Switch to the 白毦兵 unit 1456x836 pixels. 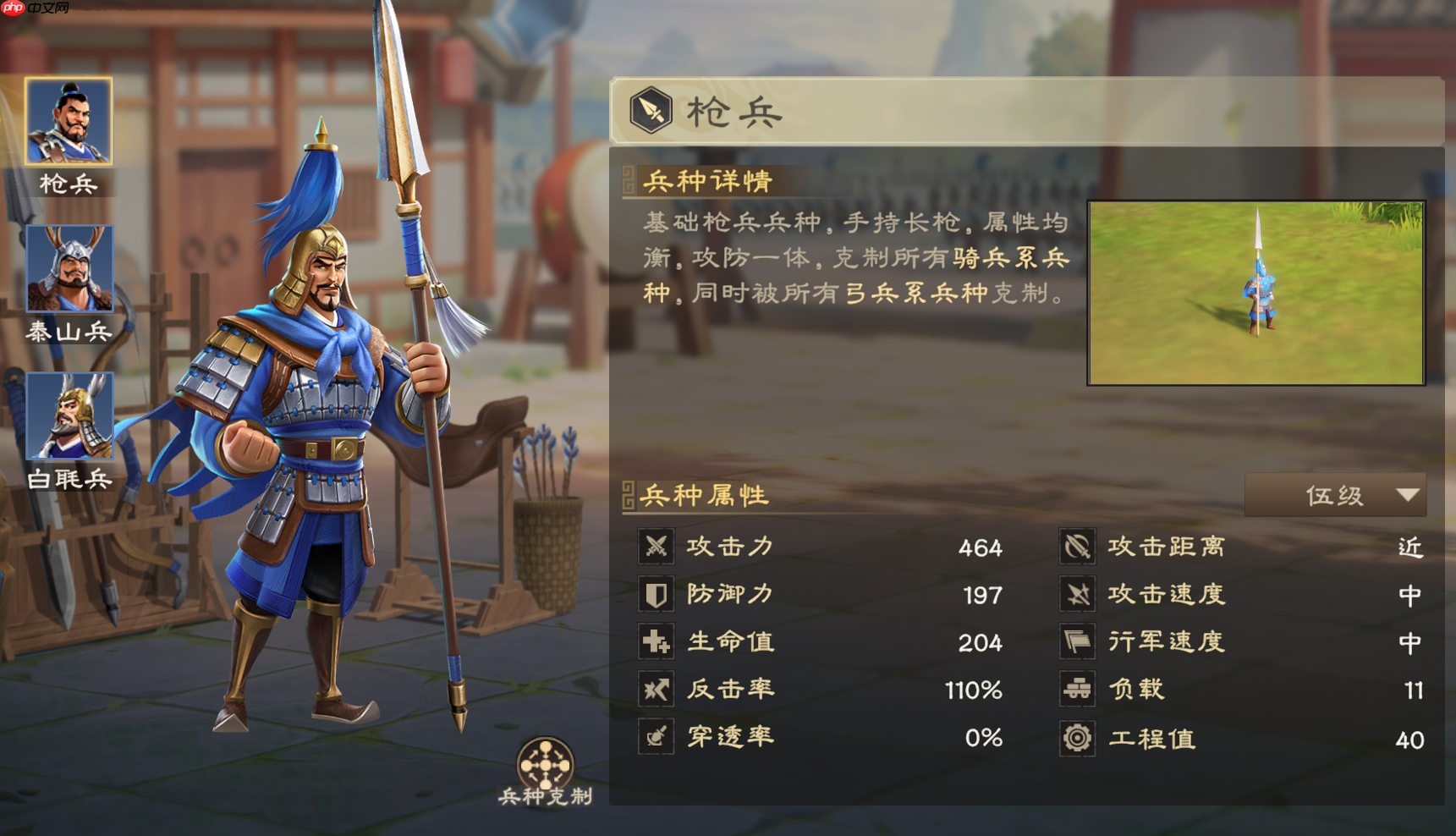[x=69, y=415]
